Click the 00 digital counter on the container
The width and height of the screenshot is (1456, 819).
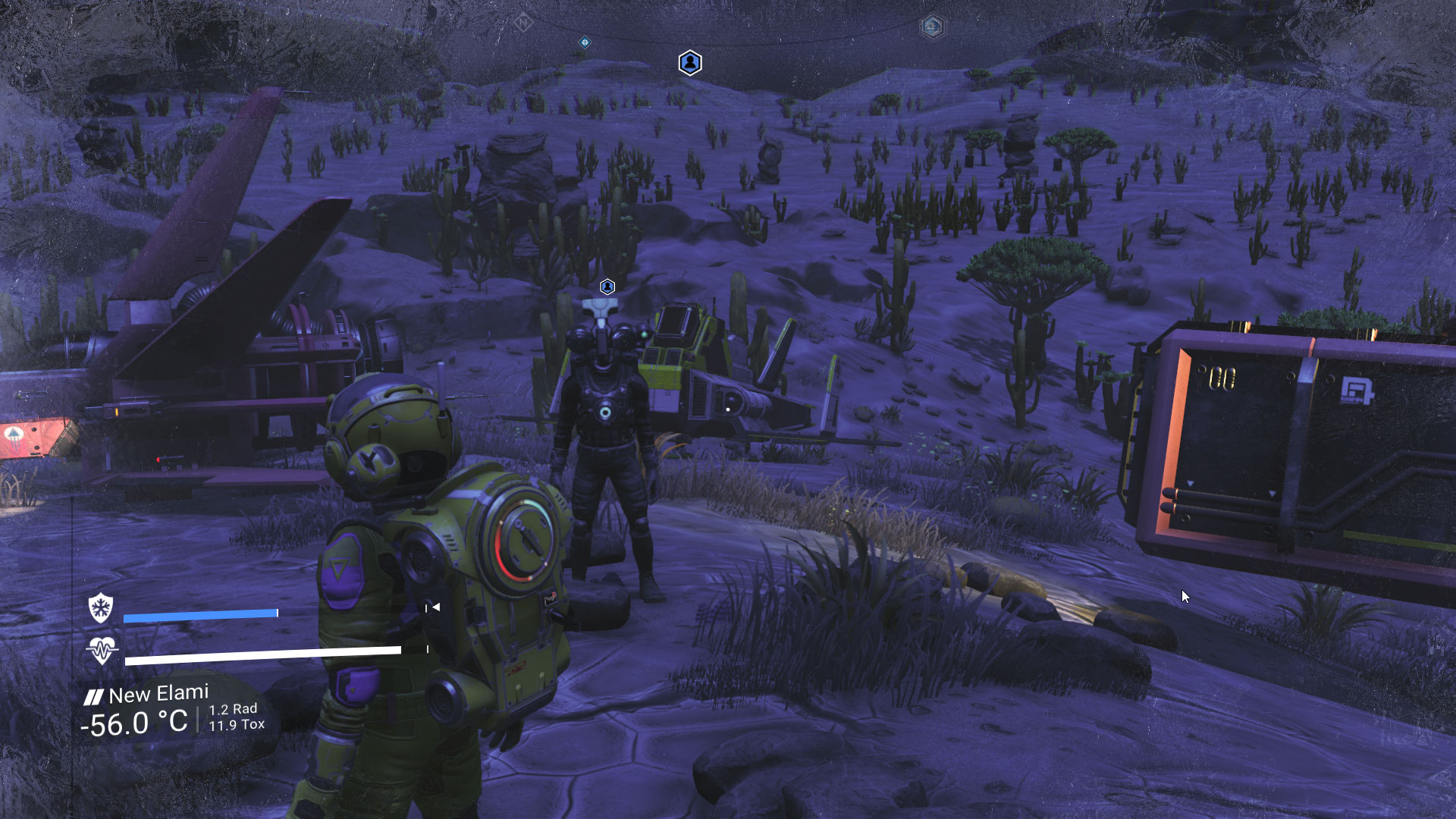pyautogui.click(x=1222, y=378)
